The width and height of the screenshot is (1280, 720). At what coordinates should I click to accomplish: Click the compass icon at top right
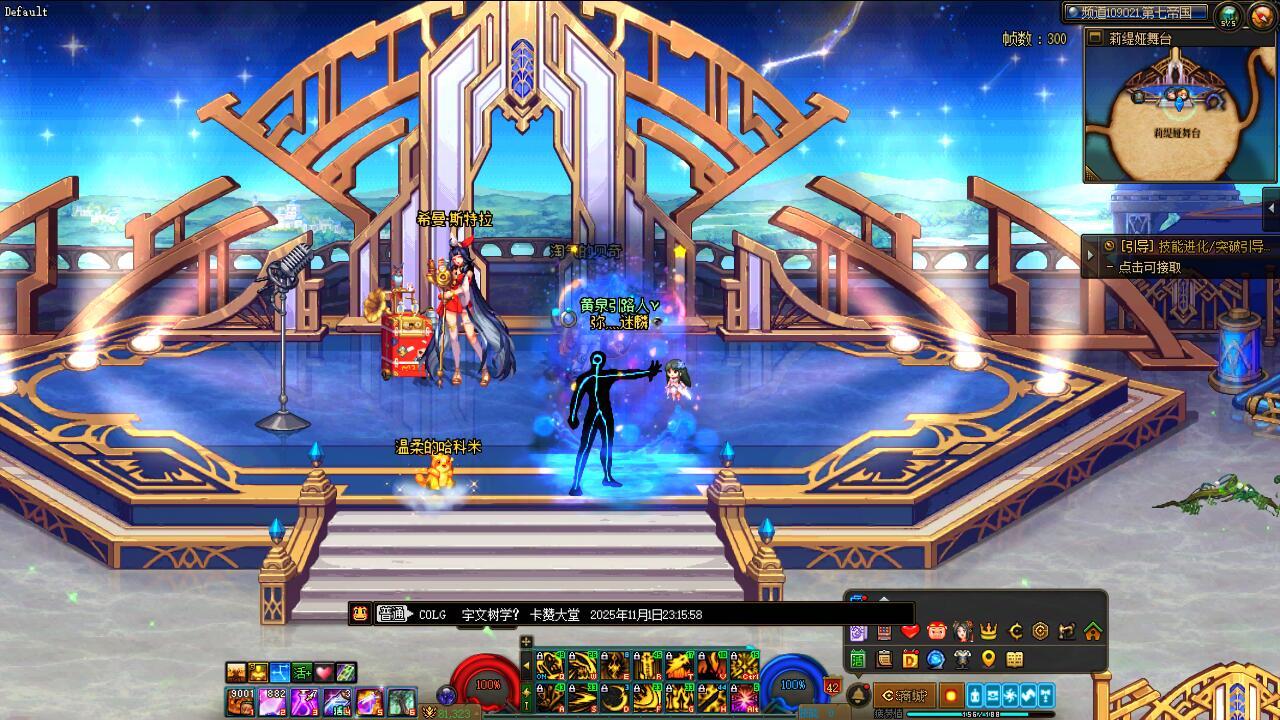pyautogui.click(x=1260, y=15)
